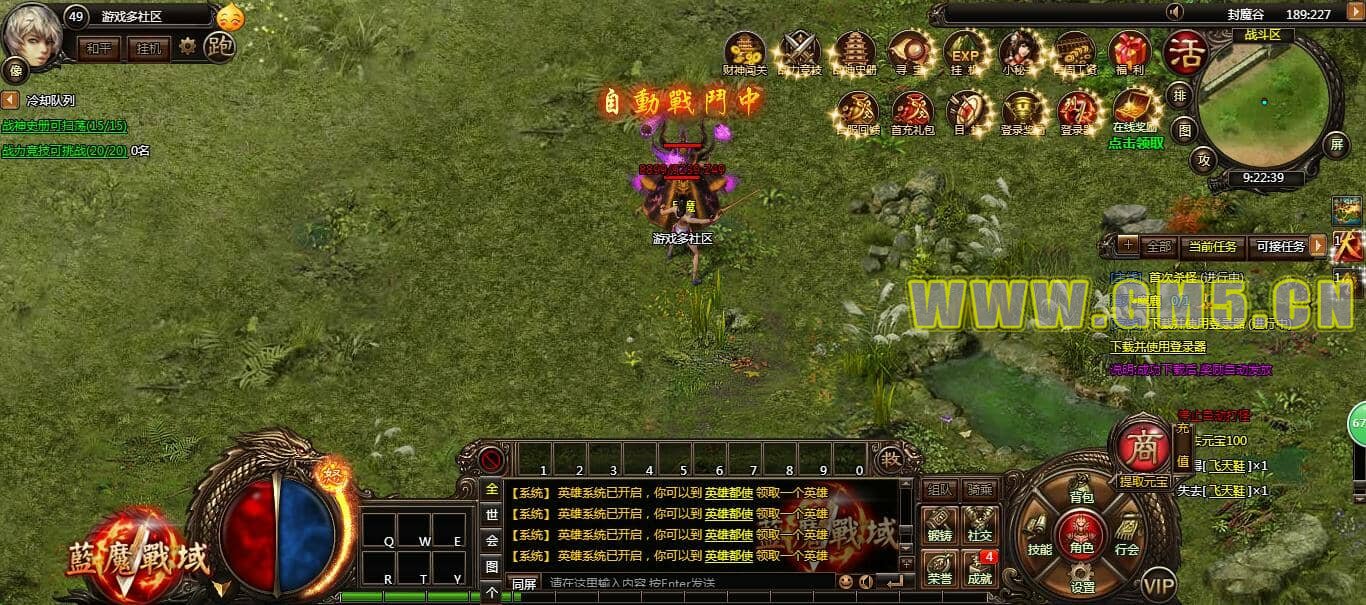Open the 锻铸 forging menu
The height and width of the screenshot is (605, 1366).
point(938,526)
